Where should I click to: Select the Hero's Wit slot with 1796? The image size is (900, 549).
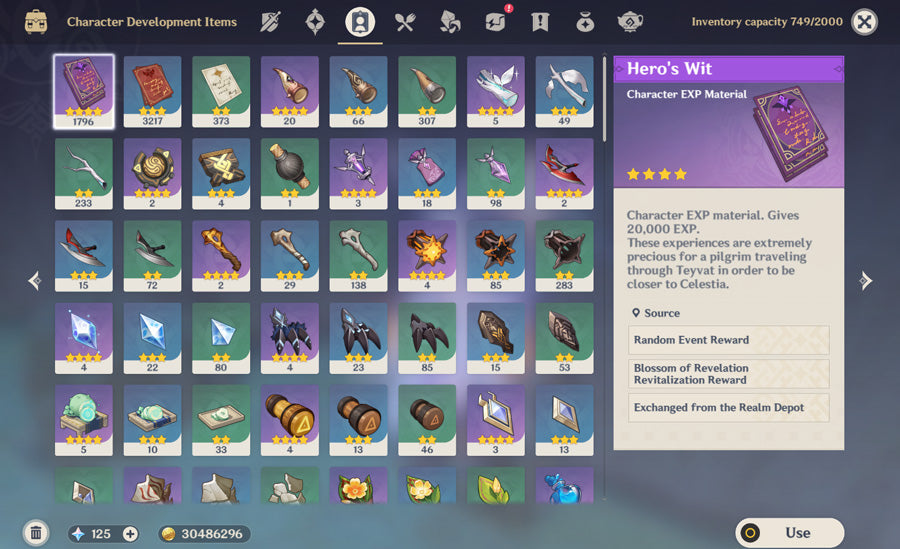pos(84,91)
